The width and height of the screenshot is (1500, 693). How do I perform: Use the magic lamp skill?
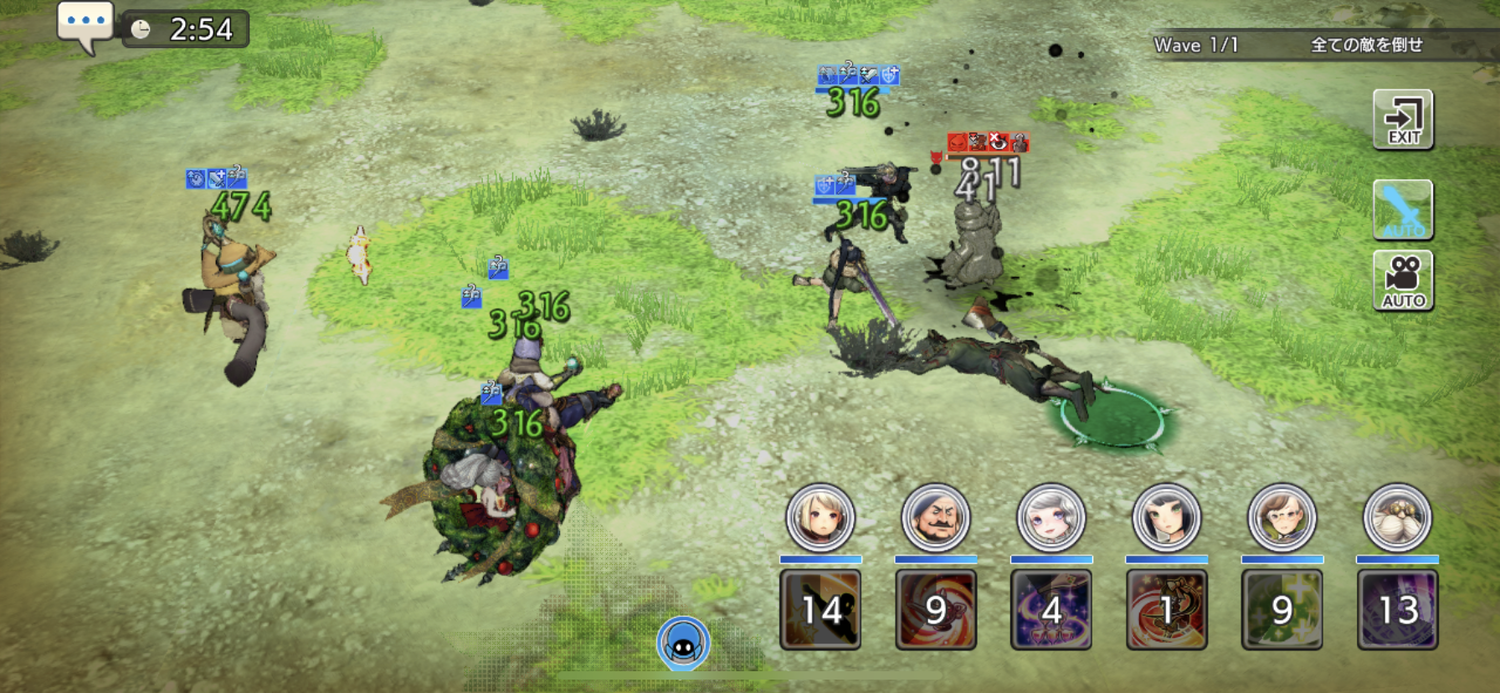936,609
